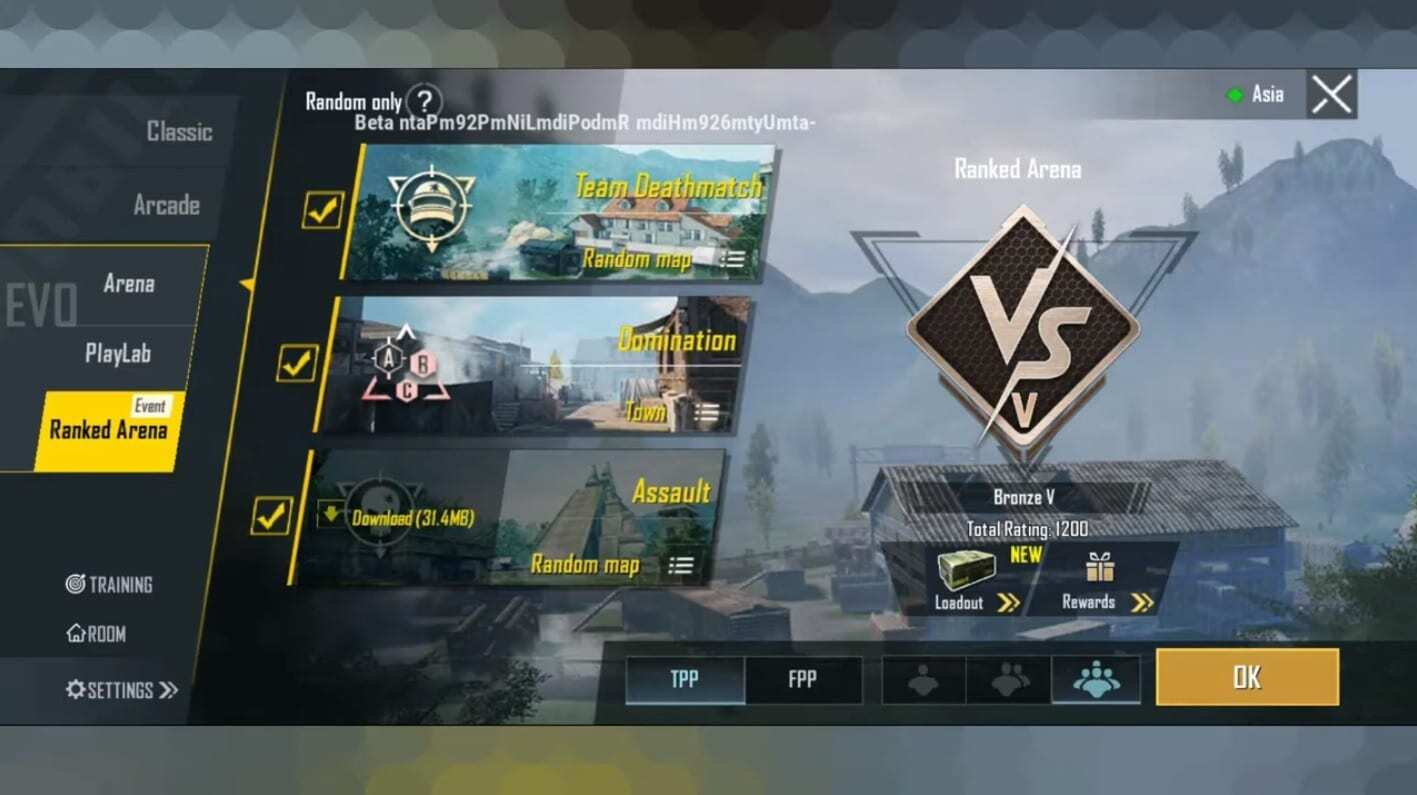Switch perspective to FPP
The width and height of the screenshot is (1417, 795).
pos(802,680)
